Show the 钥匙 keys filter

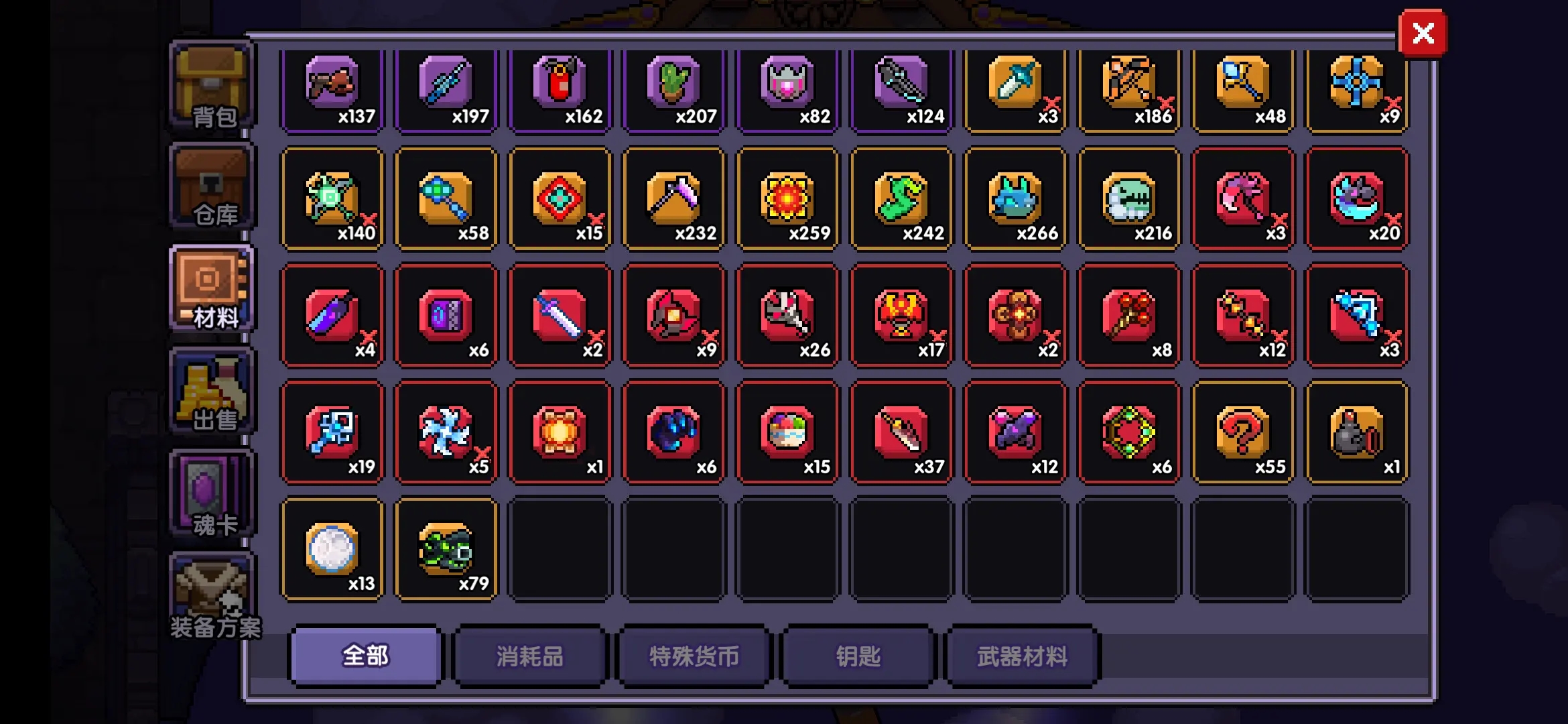pos(858,656)
